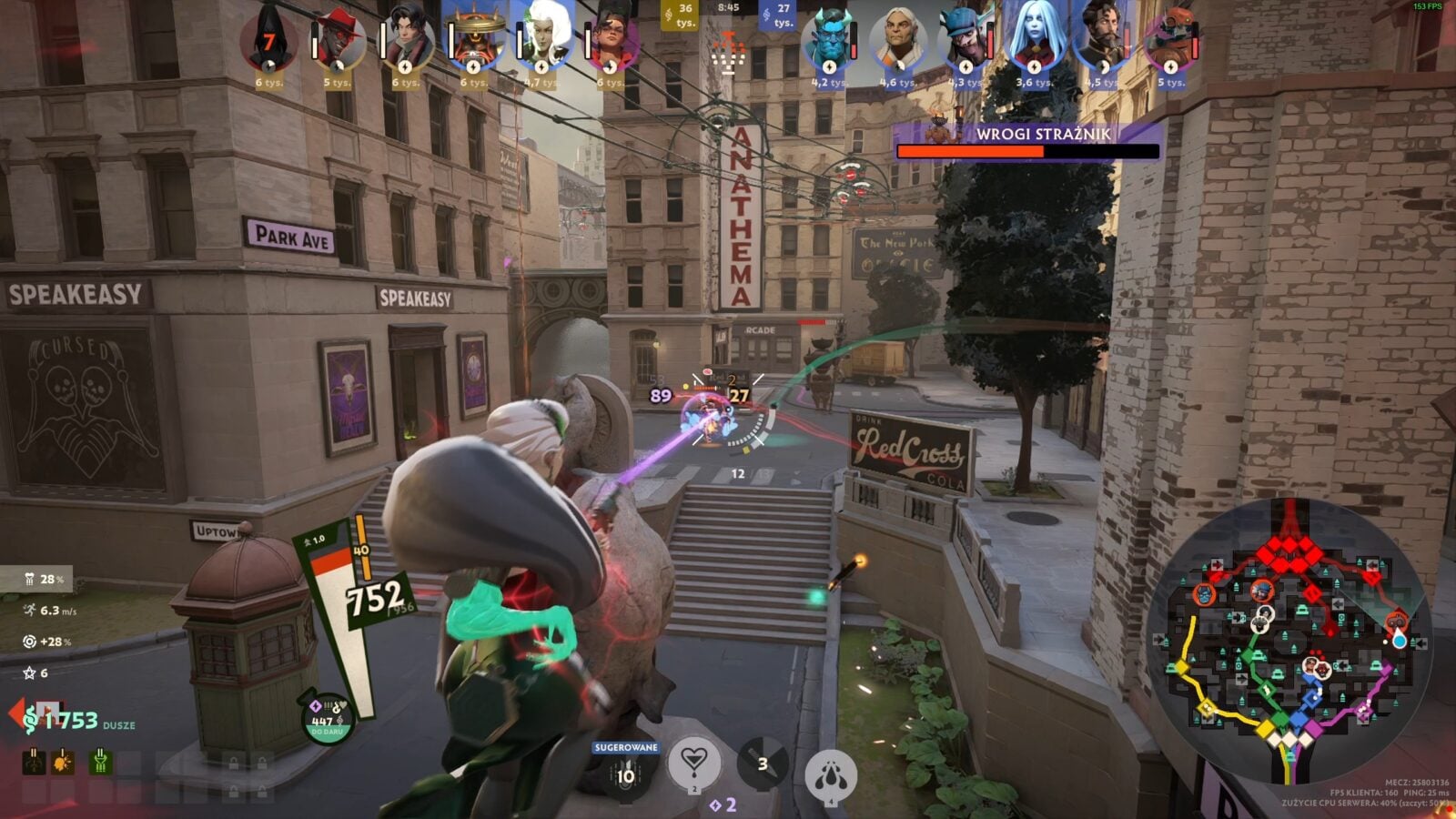Select the bearded enemy hero portrait
Image resolution: width=1456 pixels, height=819 pixels.
(x=1102, y=39)
